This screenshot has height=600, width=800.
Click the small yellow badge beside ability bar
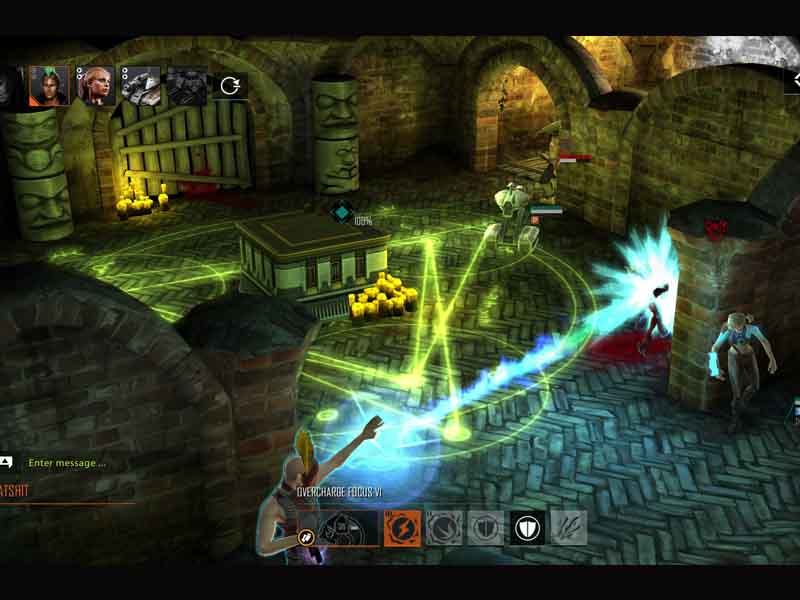point(308,537)
